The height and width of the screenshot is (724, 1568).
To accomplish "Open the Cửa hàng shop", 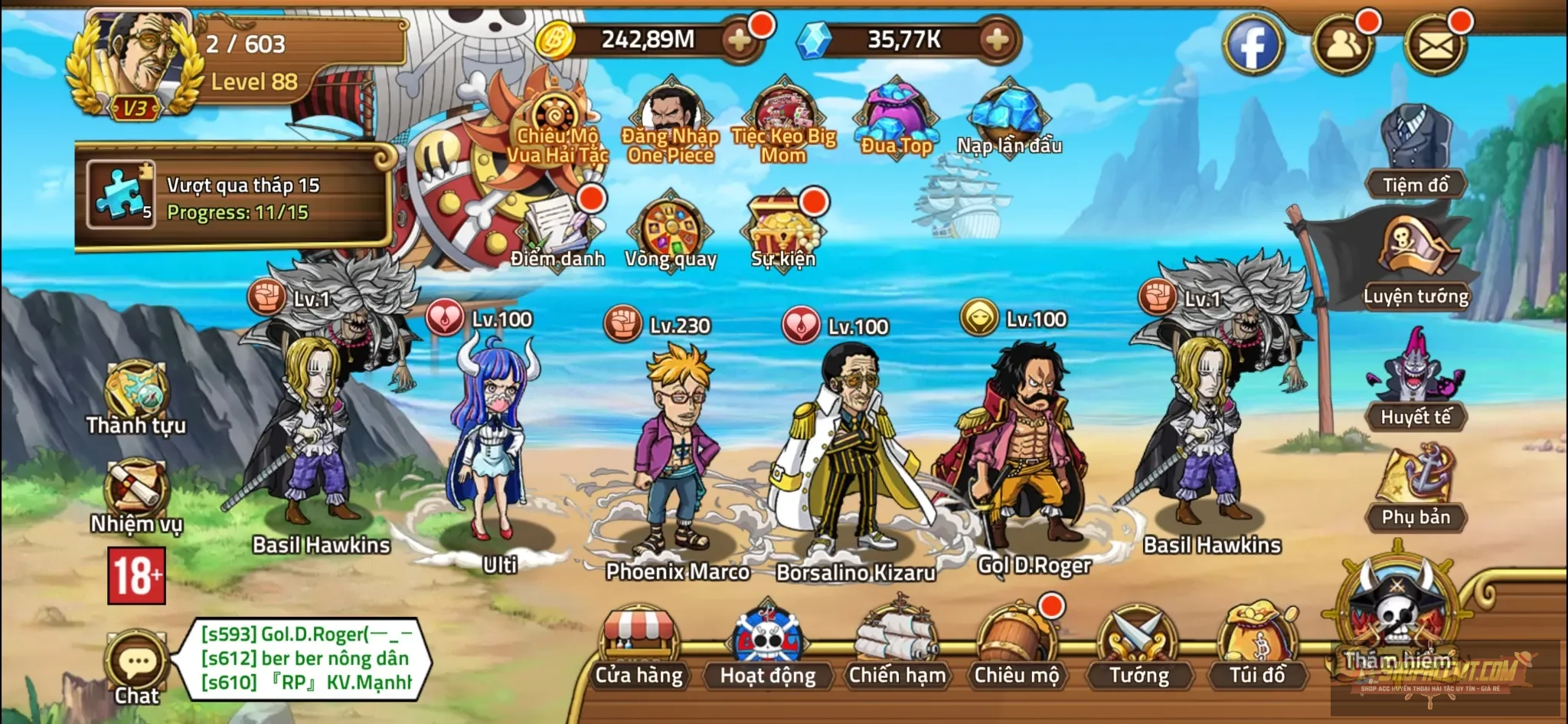I will (x=639, y=647).
